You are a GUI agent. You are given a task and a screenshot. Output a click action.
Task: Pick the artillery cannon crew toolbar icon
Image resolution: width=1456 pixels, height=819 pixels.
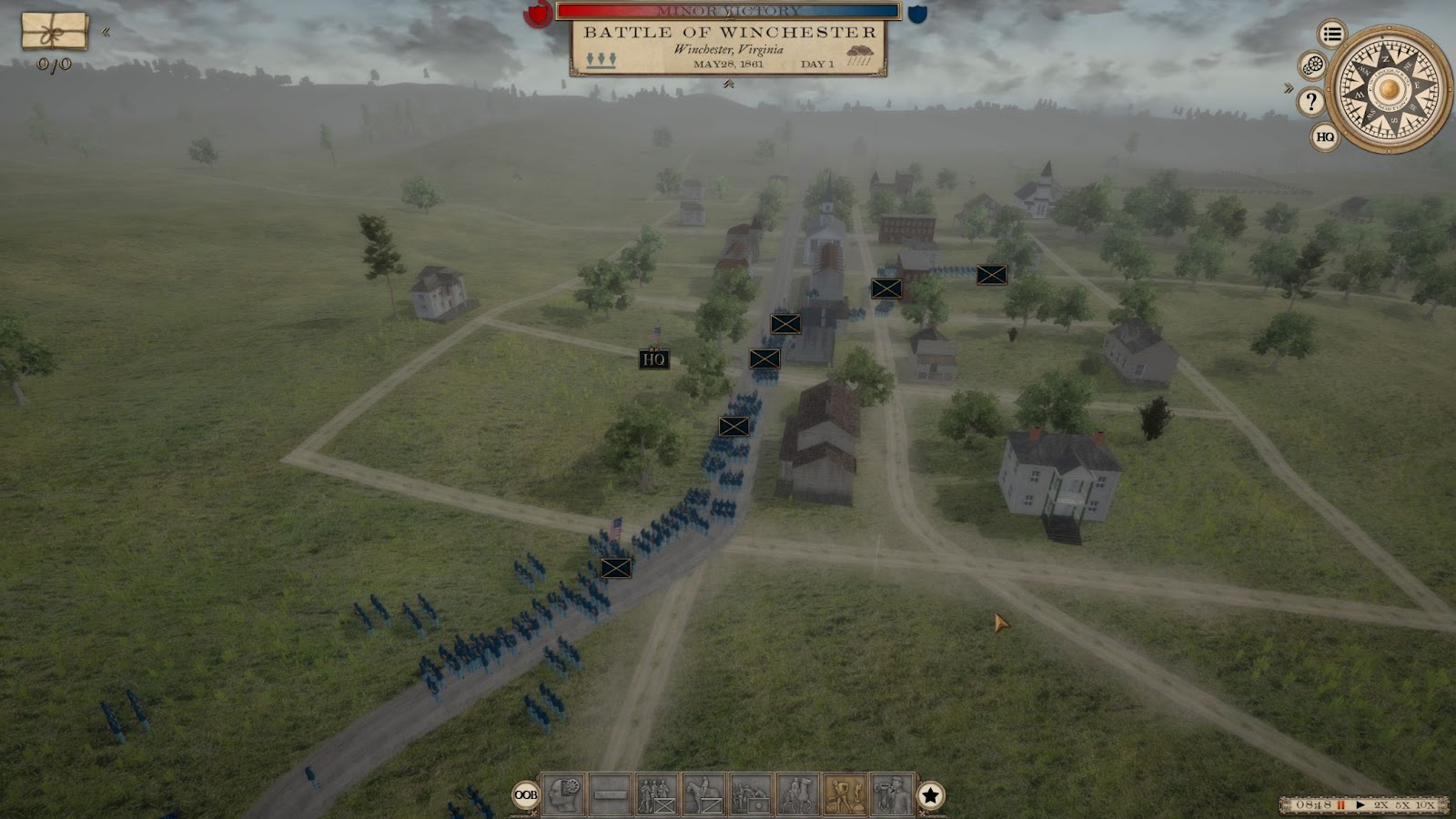click(x=751, y=795)
